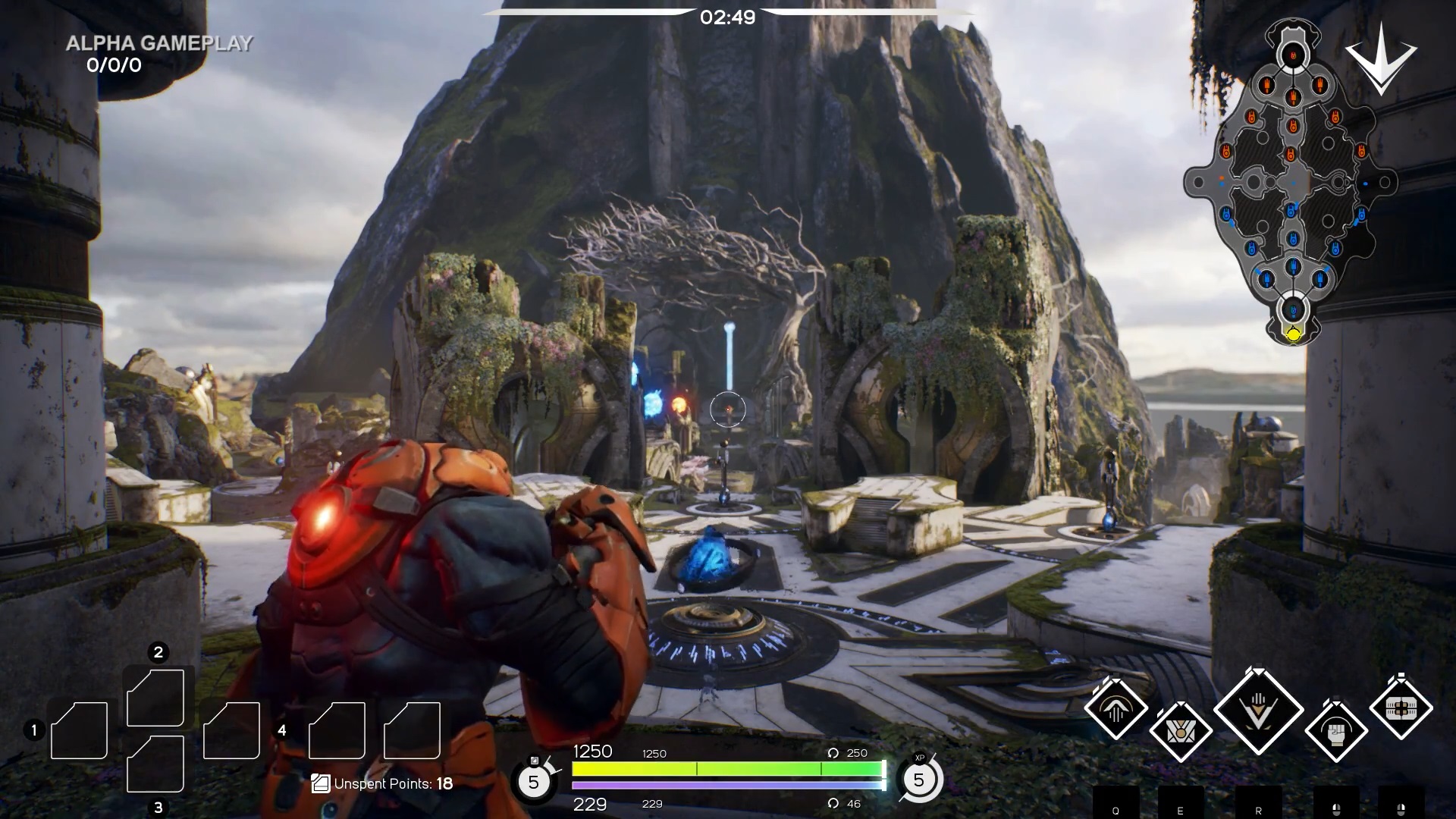Screen dimensions: 1456x819
Task: Select card slot numbered 1
Action: (x=79, y=730)
